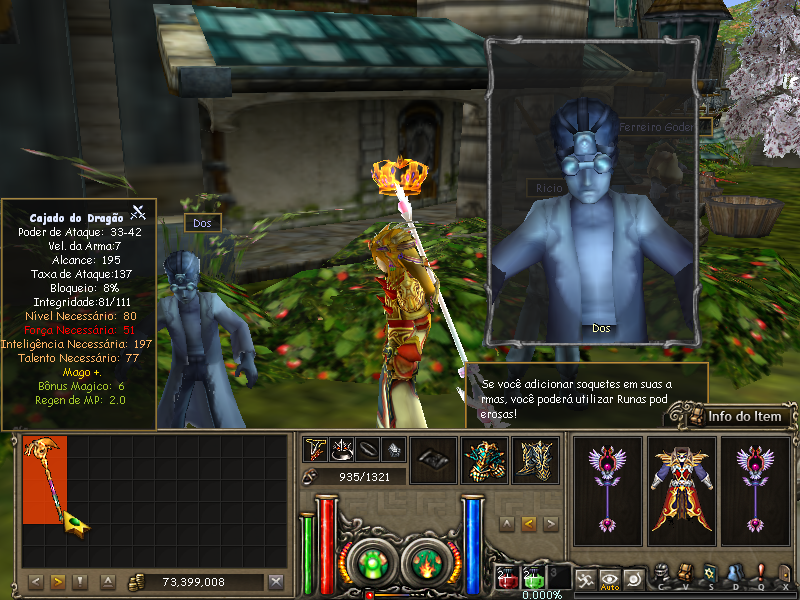Open the quest exclamation icon (Q)

[760, 574]
